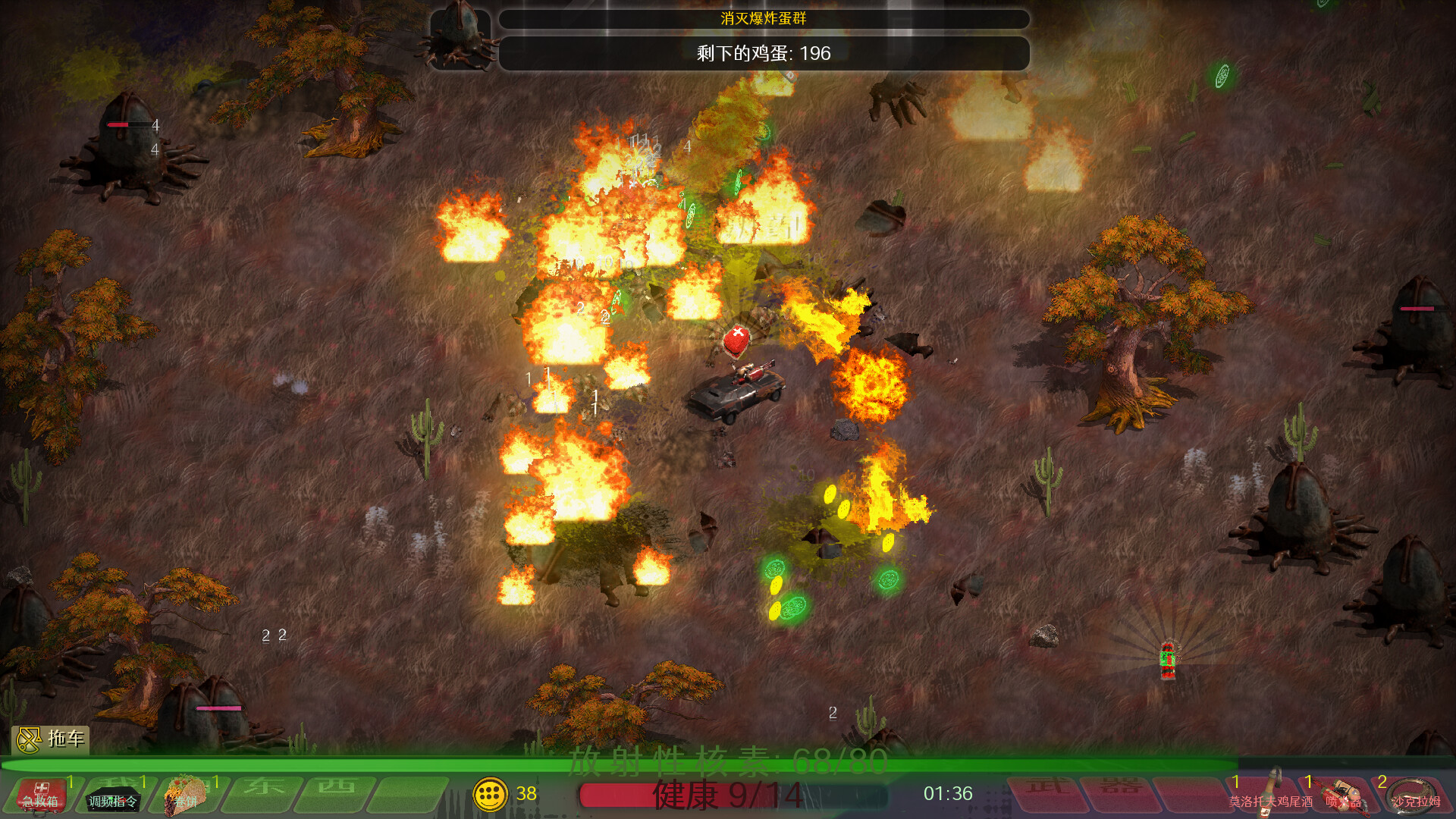Click the 拖车 tow truck button
1456x819 pixels.
coord(51,739)
